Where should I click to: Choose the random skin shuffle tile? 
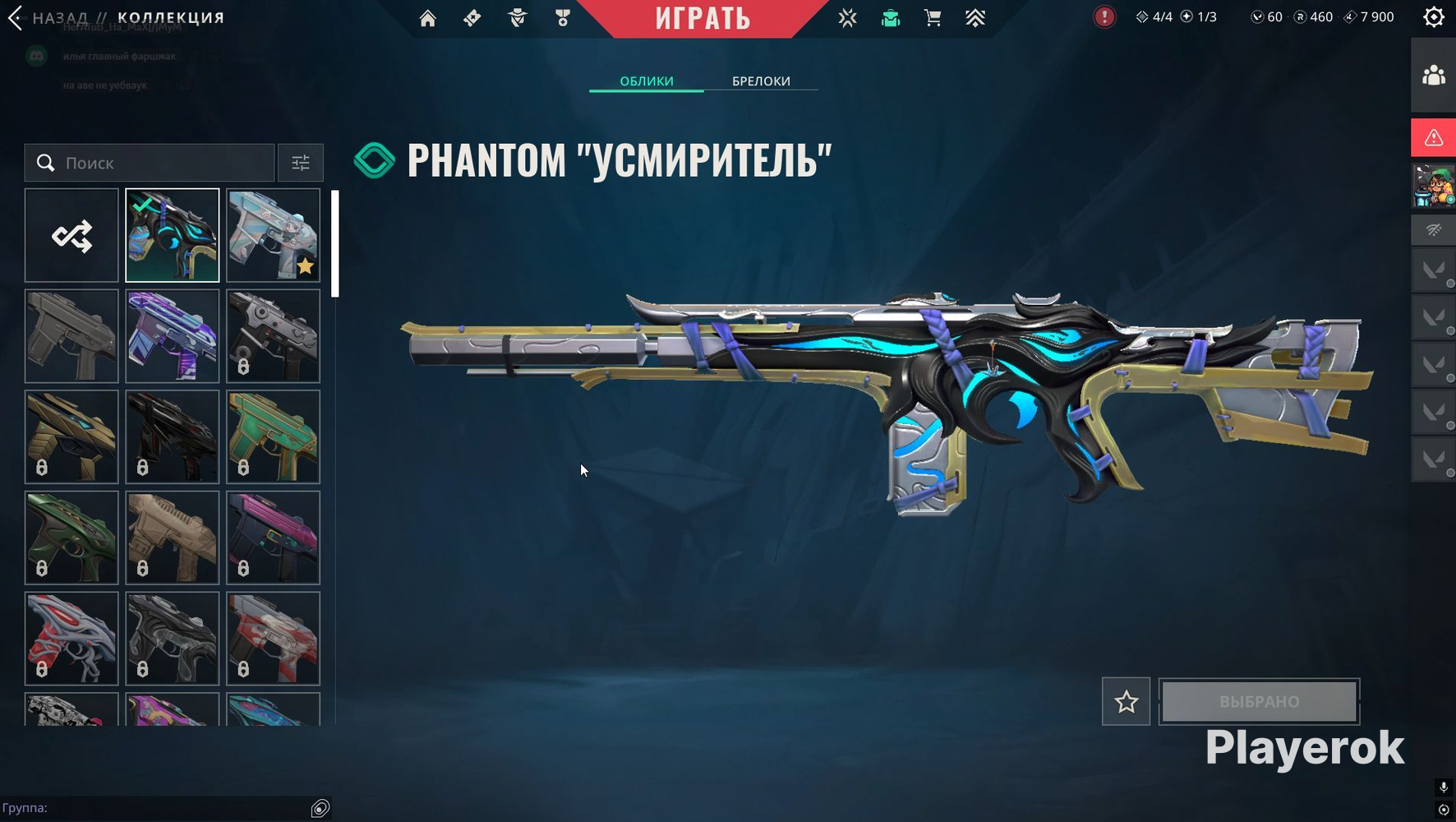pos(71,236)
